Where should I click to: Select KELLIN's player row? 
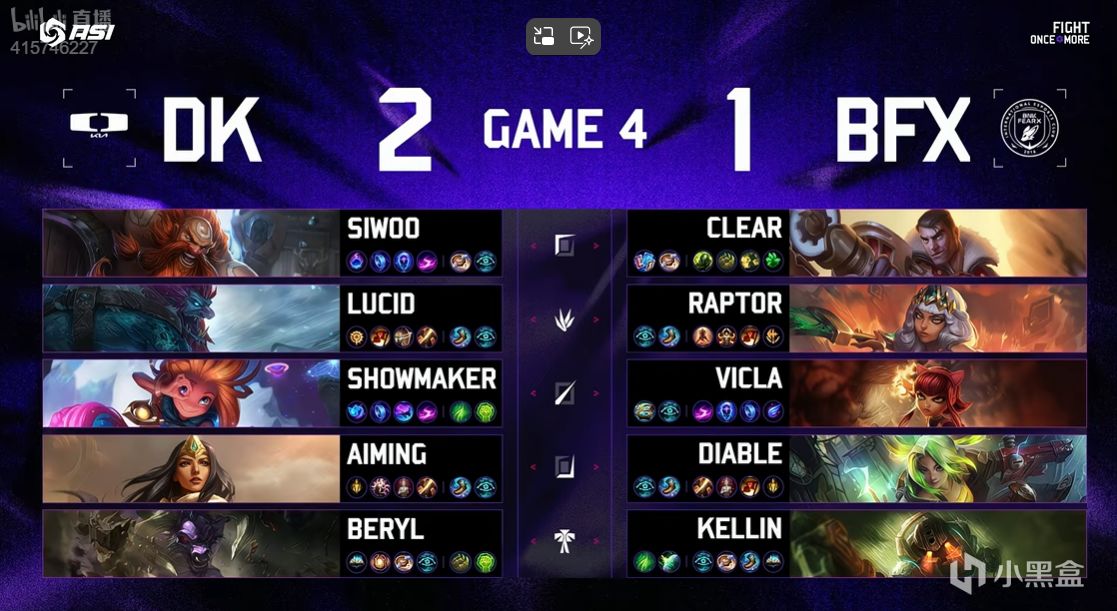856,543
